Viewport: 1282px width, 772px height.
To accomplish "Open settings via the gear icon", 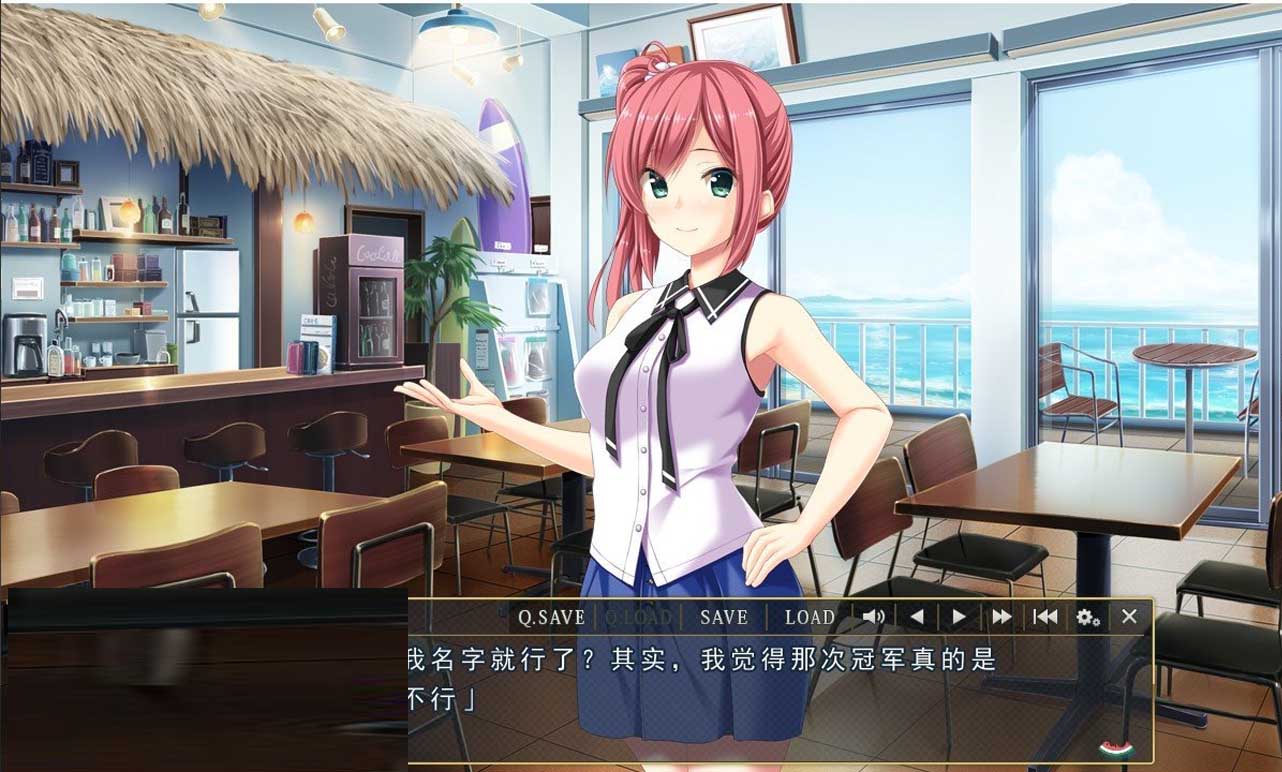I will point(1088,617).
